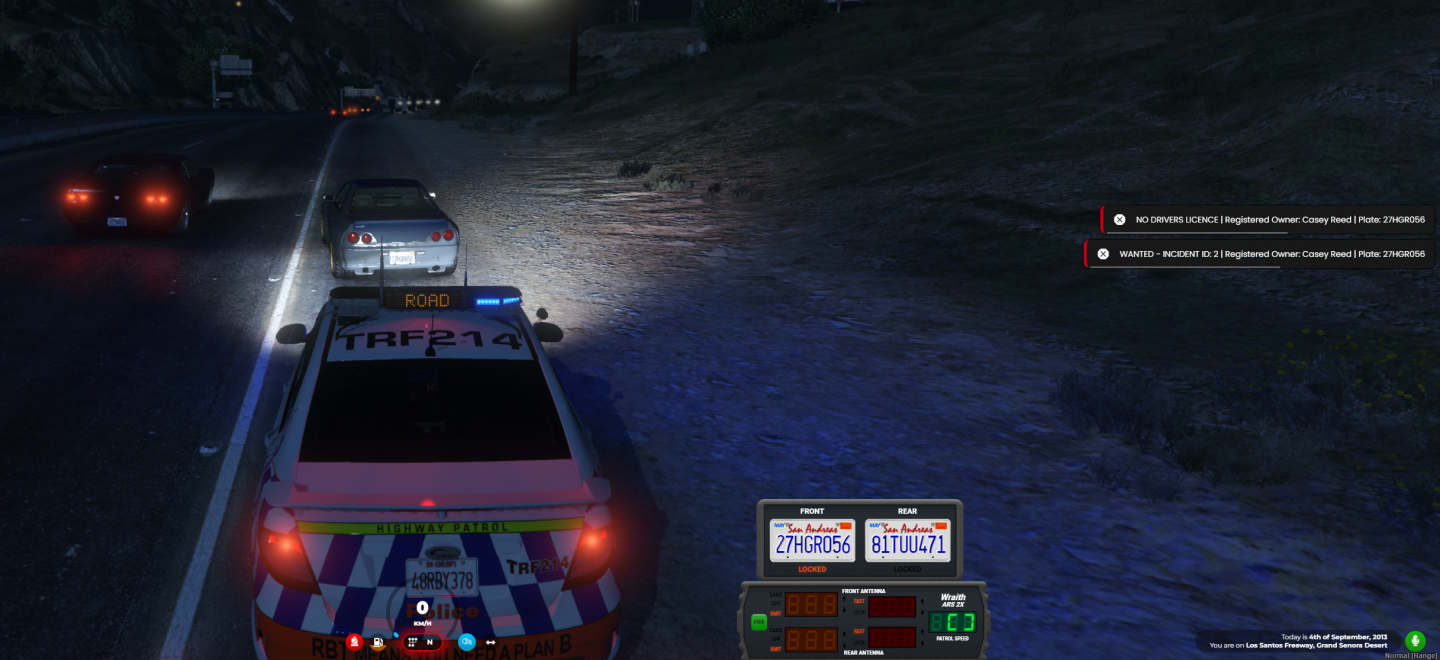The width and height of the screenshot is (1440, 660).
Task: Click the double-arrow indicator icon
Action: click(491, 642)
